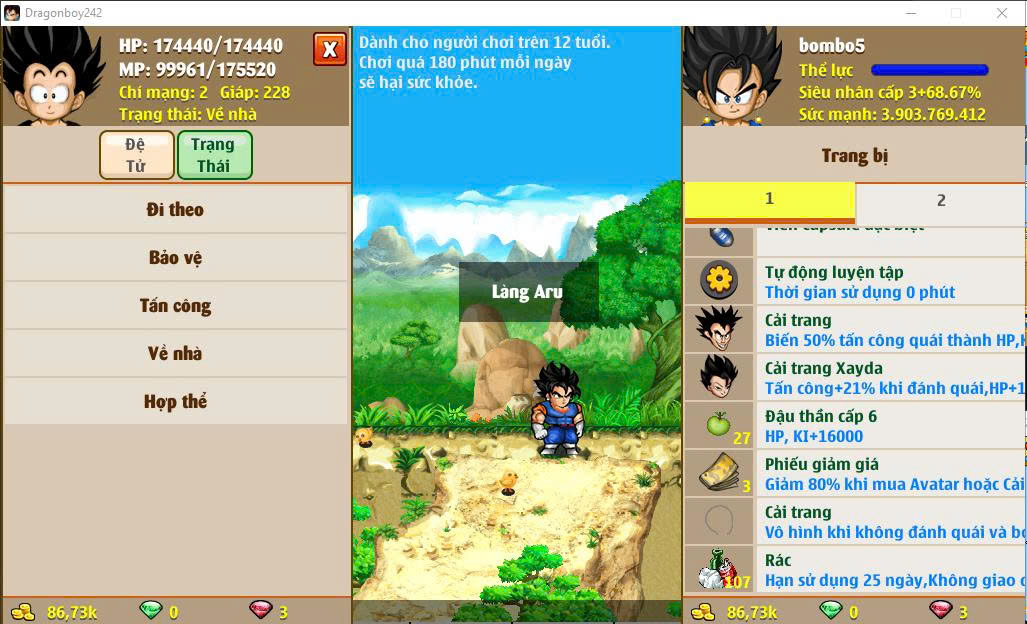Switch to inventory tab 2
The width and height of the screenshot is (1027, 624).
(940, 200)
